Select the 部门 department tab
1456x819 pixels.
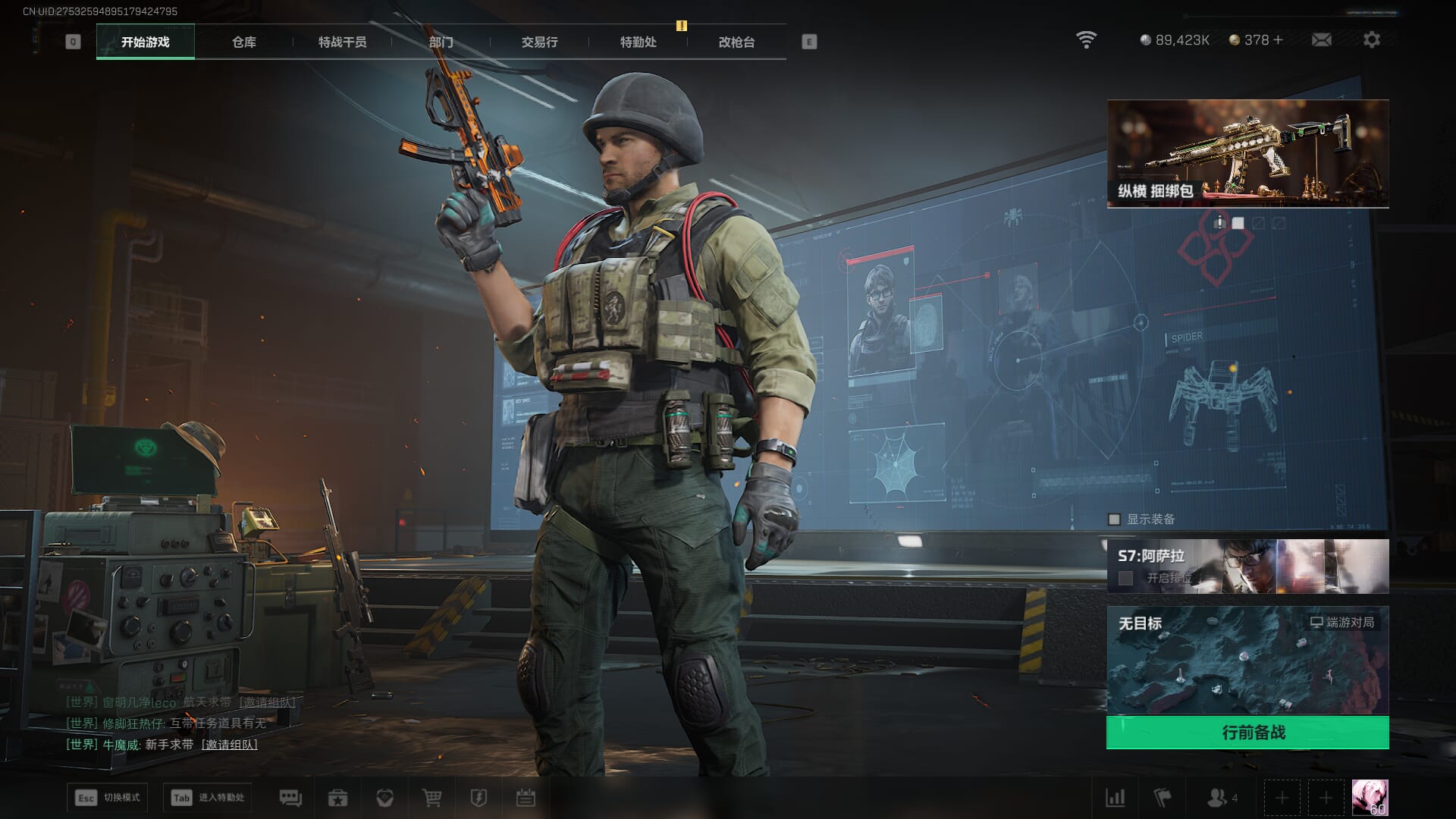point(441,42)
